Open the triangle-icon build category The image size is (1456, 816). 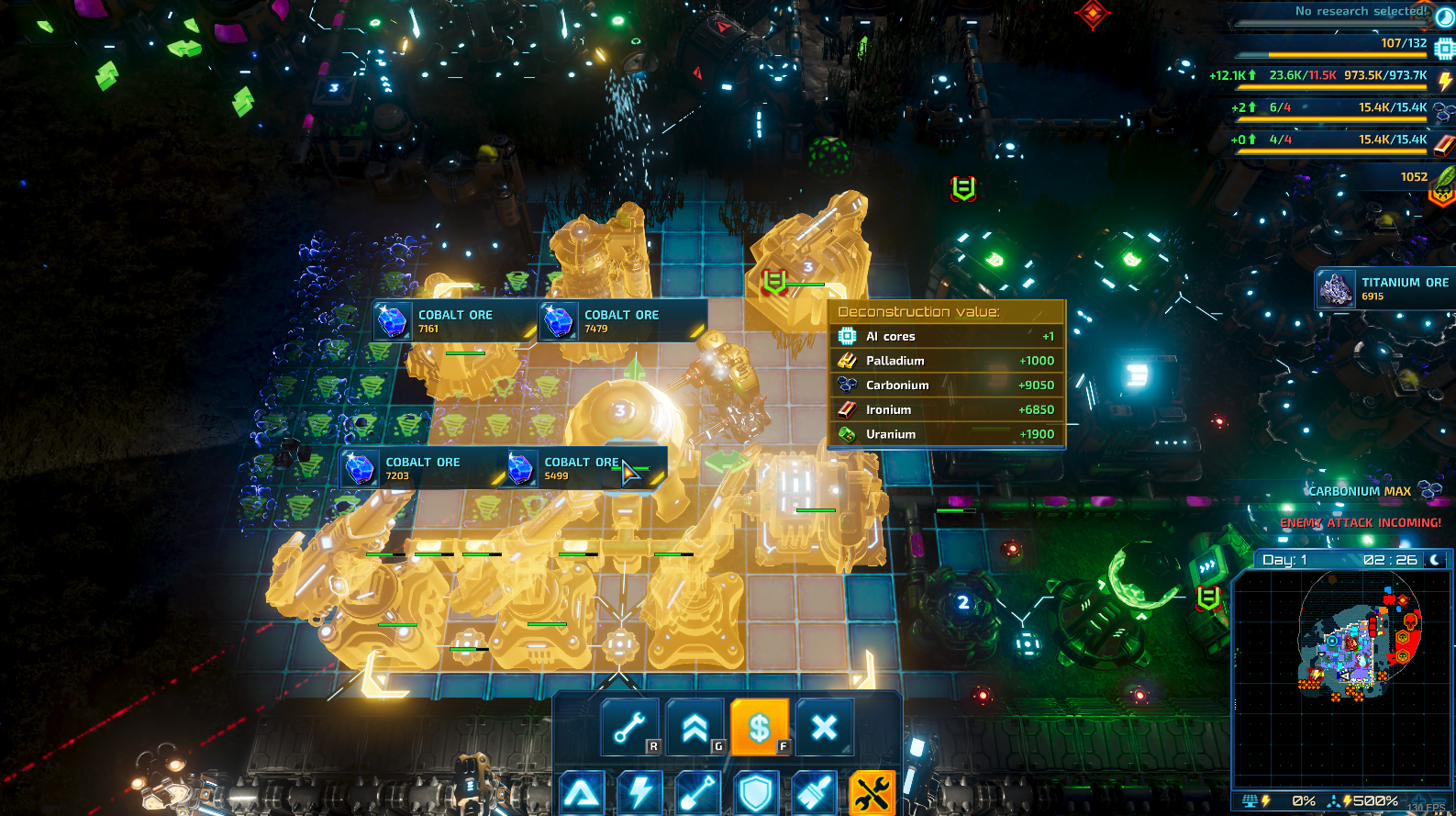(583, 793)
